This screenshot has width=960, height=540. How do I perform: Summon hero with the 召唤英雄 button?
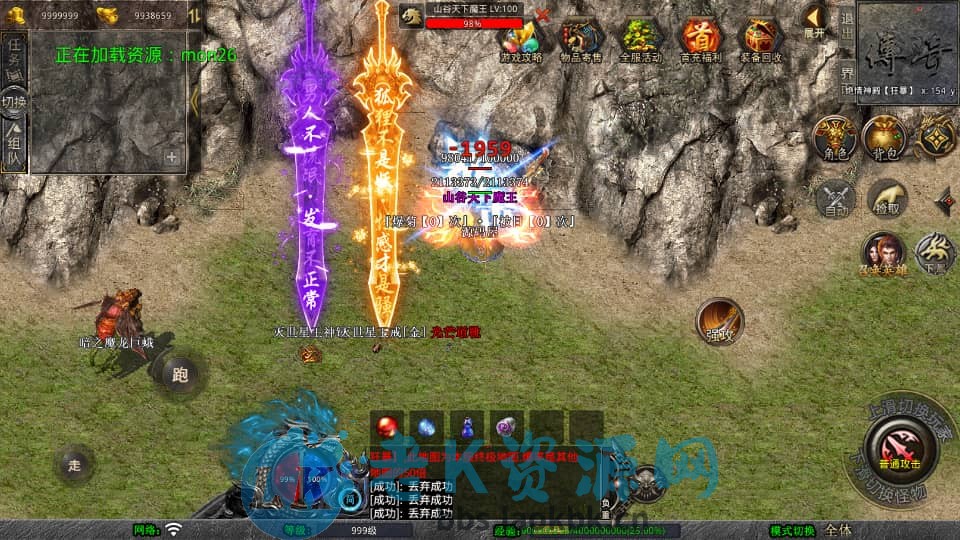pyautogui.click(x=884, y=253)
